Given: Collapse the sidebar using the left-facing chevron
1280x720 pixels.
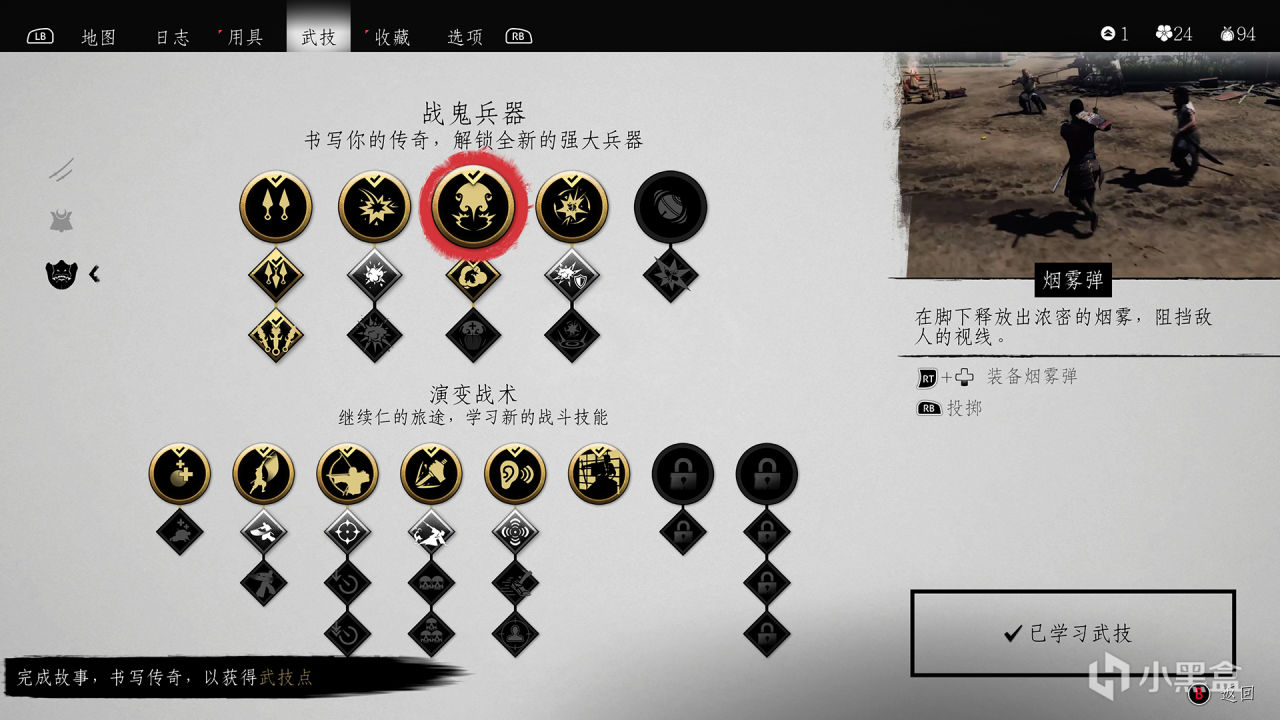Looking at the screenshot, I should (x=95, y=273).
